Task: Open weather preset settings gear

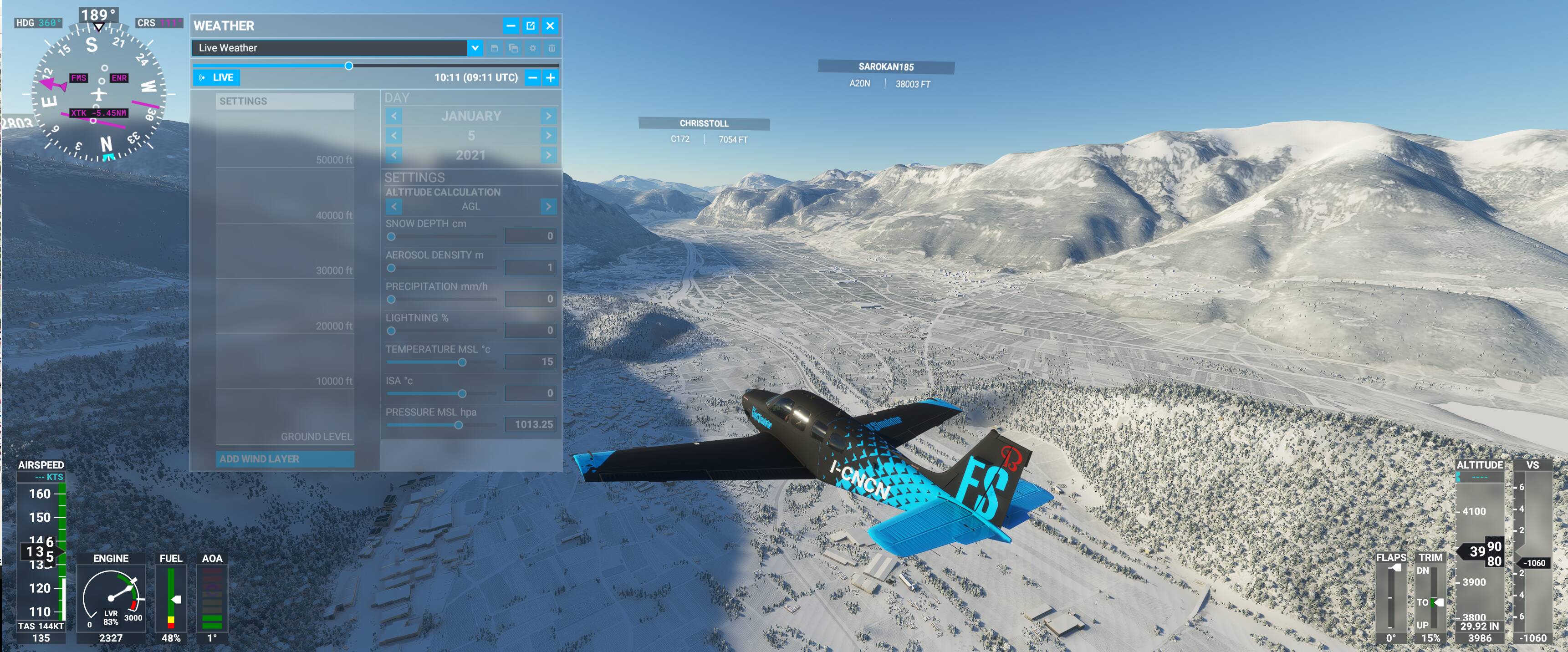Action: point(532,49)
